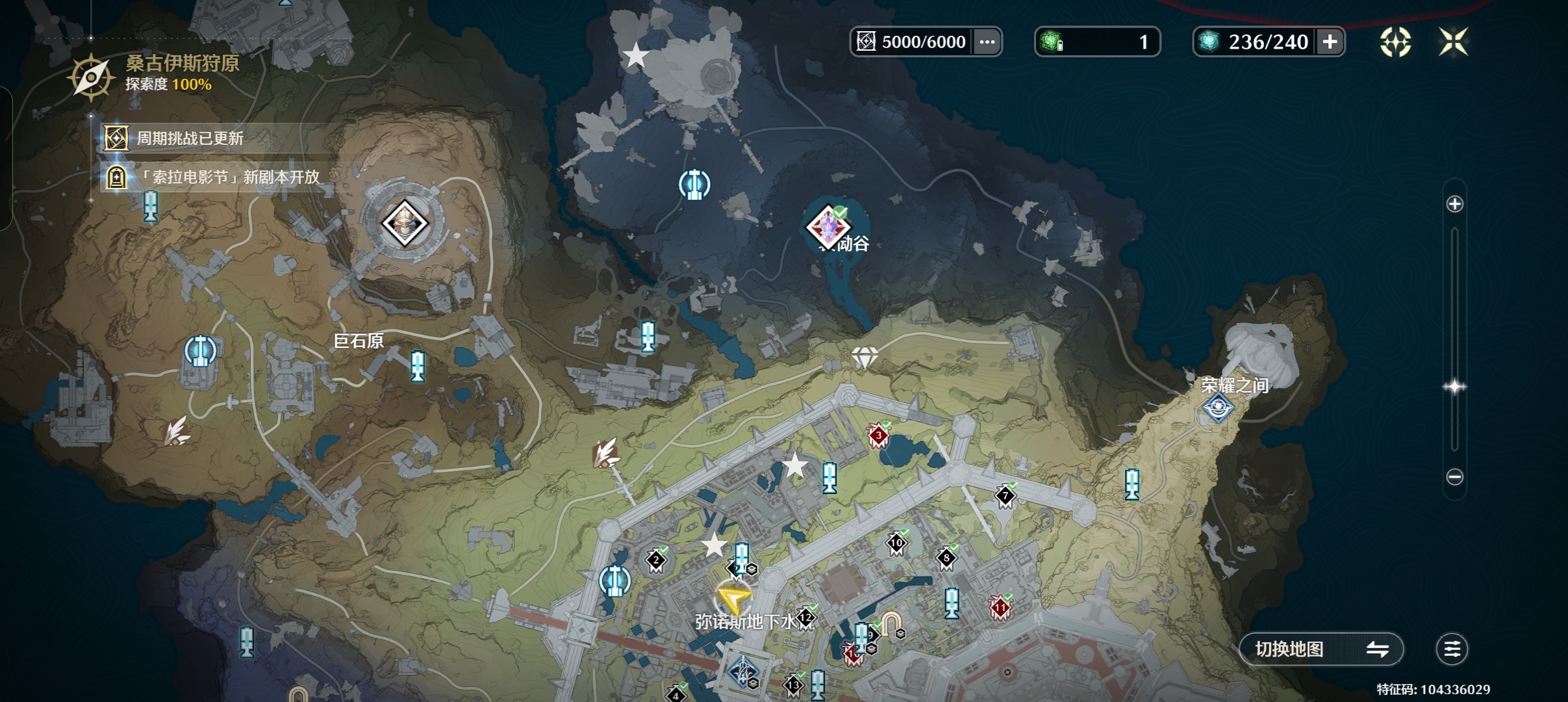Zoom out the map with the minus button

click(1455, 477)
